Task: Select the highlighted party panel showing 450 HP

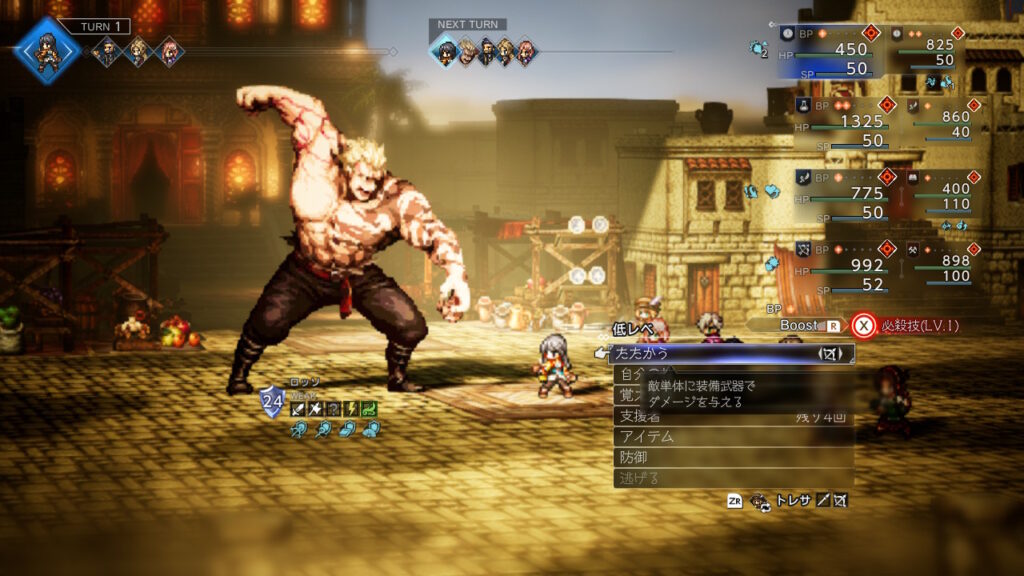Action: pyautogui.click(x=828, y=50)
